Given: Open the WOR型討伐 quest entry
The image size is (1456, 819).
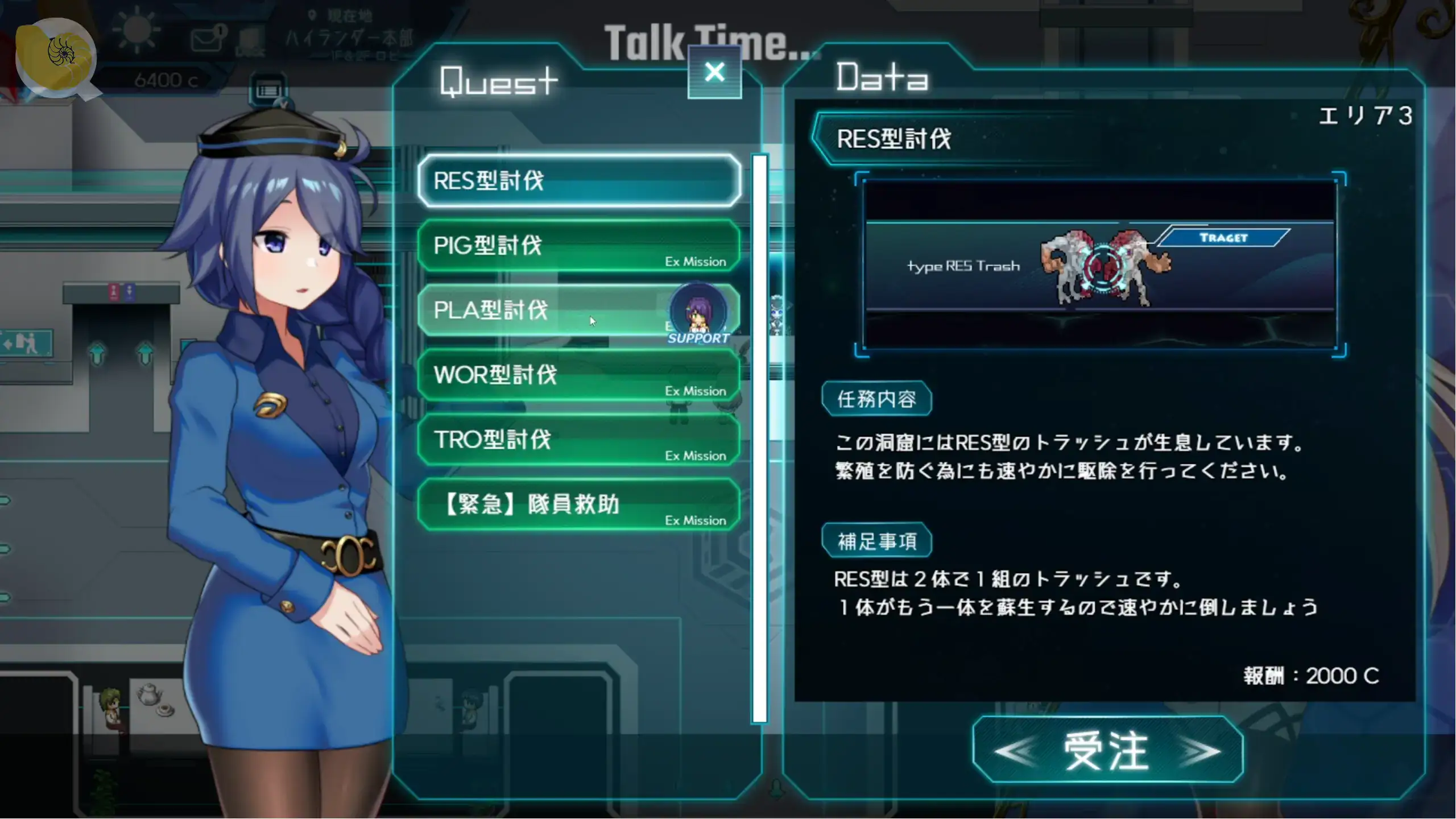Looking at the screenshot, I should tap(578, 375).
